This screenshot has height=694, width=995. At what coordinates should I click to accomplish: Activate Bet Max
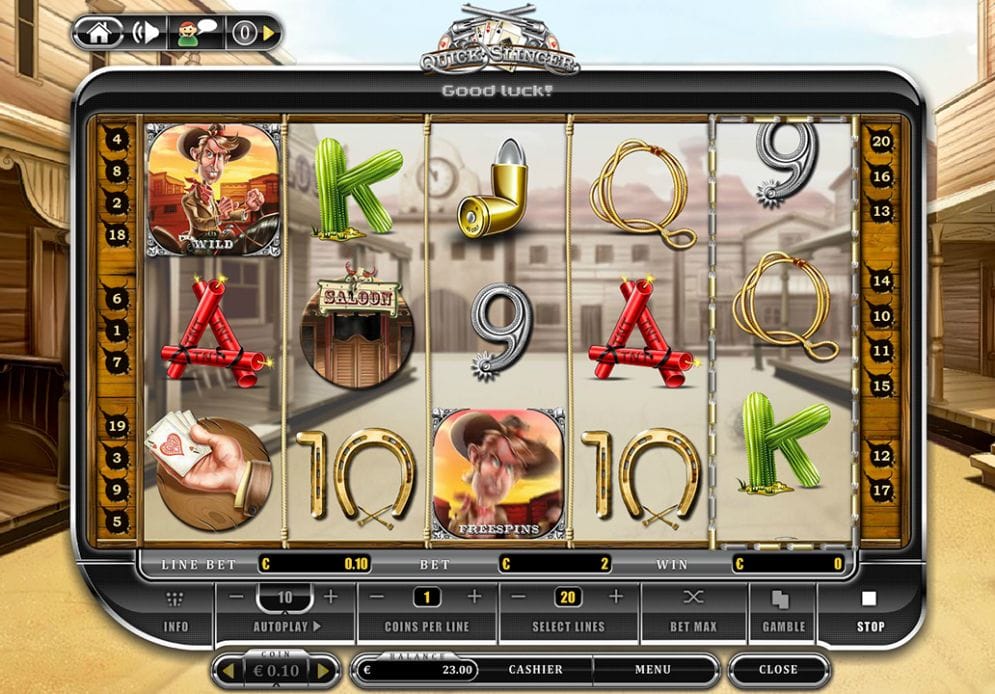pos(693,612)
